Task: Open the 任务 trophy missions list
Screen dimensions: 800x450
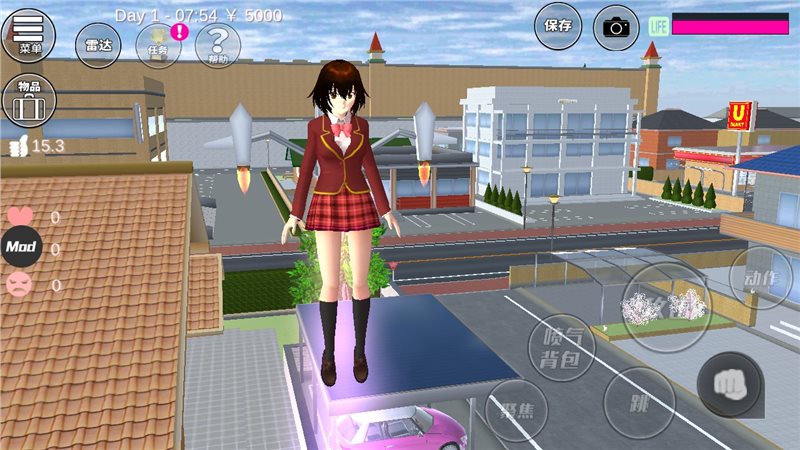Action: pos(158,45)
